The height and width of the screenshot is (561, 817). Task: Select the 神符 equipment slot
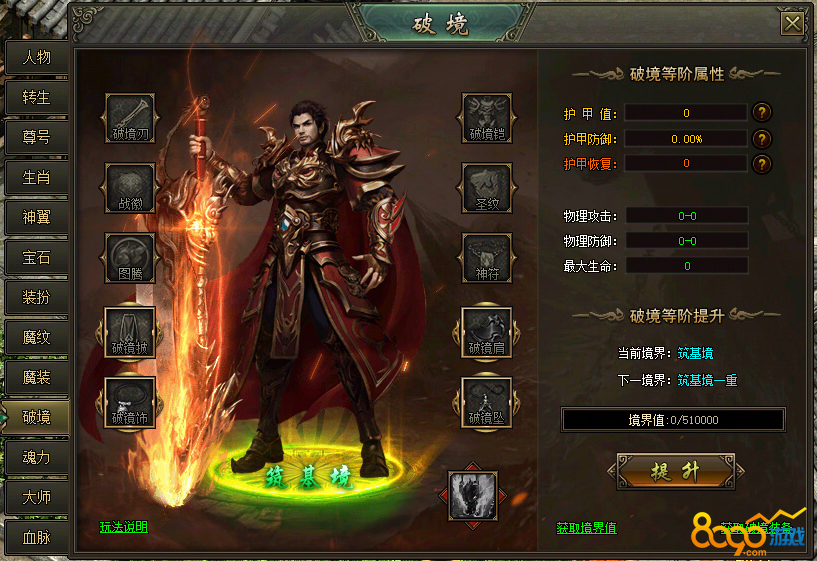click(487, 258)
